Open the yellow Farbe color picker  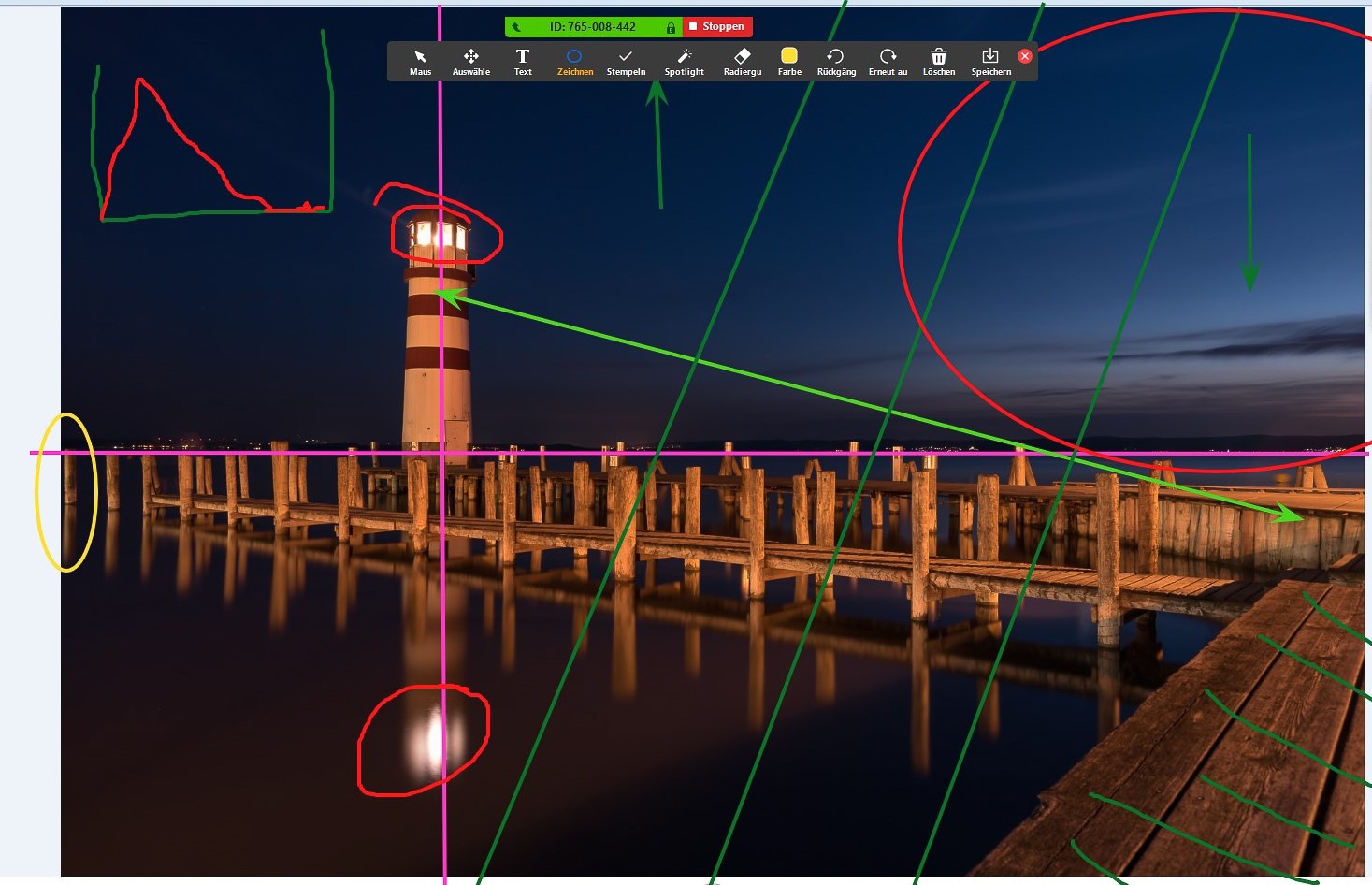789,61
